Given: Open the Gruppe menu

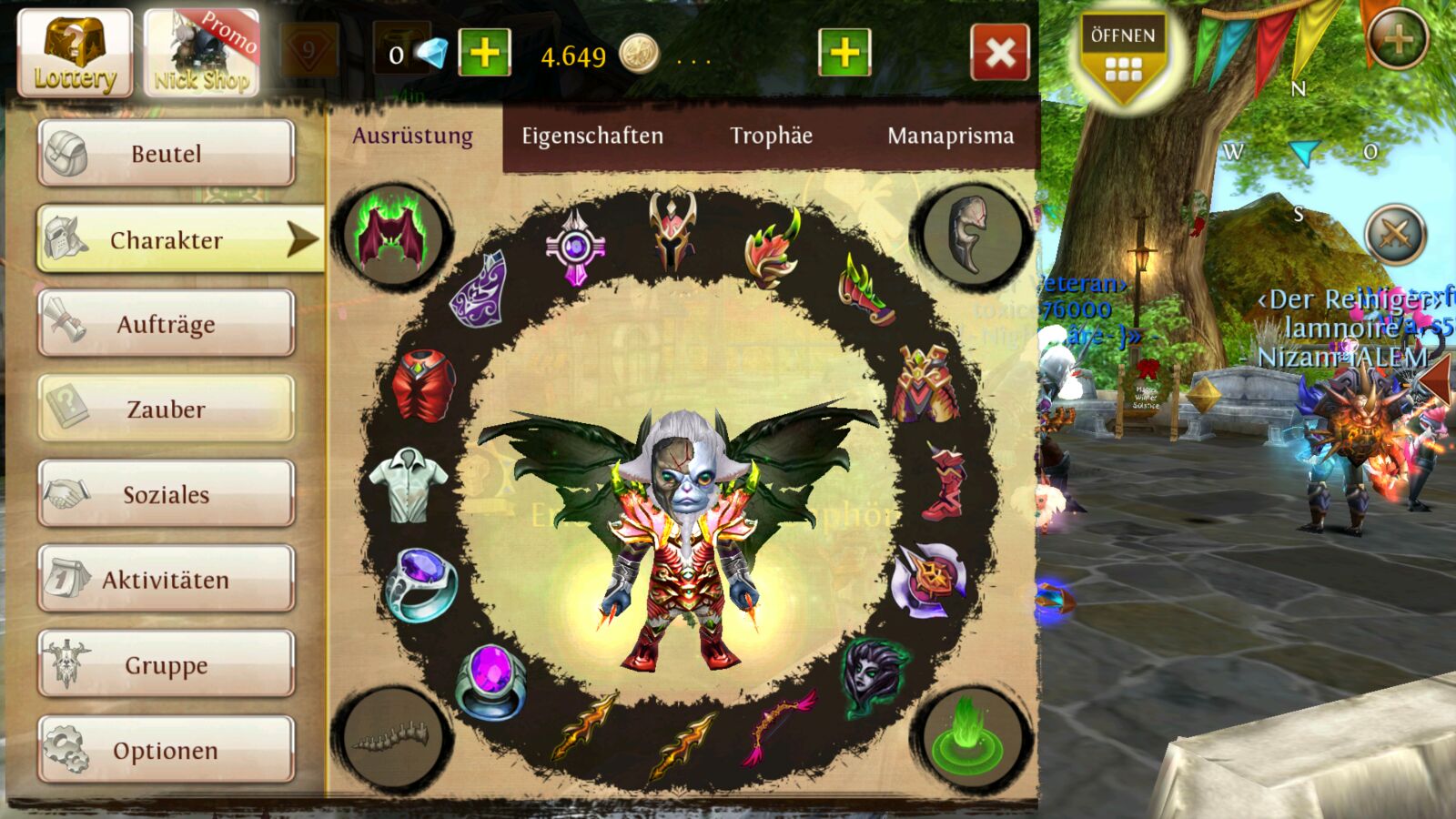Looking at the screenshot, I should coord(167,664).
